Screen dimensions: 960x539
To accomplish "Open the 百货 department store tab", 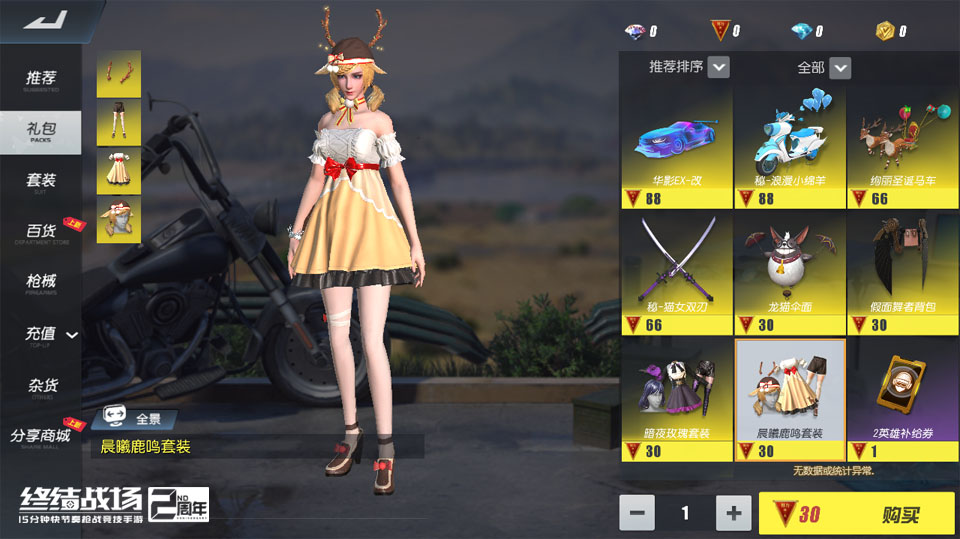I will click(x=41, y=233).
